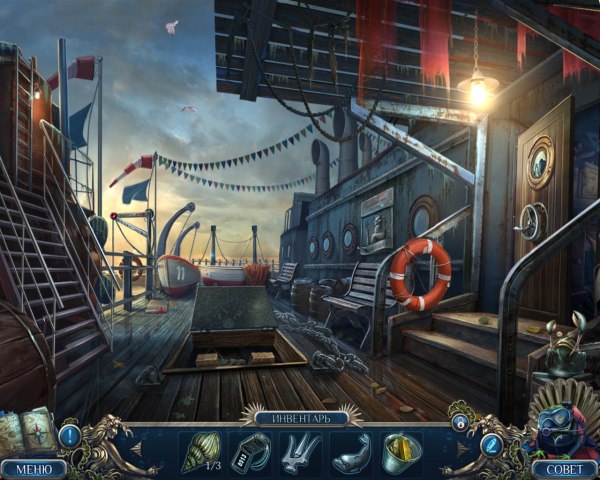Choose the silver trident head item
Image resolution: width=600 pixels, height=480 pixels.
click(x=299, y=450)
